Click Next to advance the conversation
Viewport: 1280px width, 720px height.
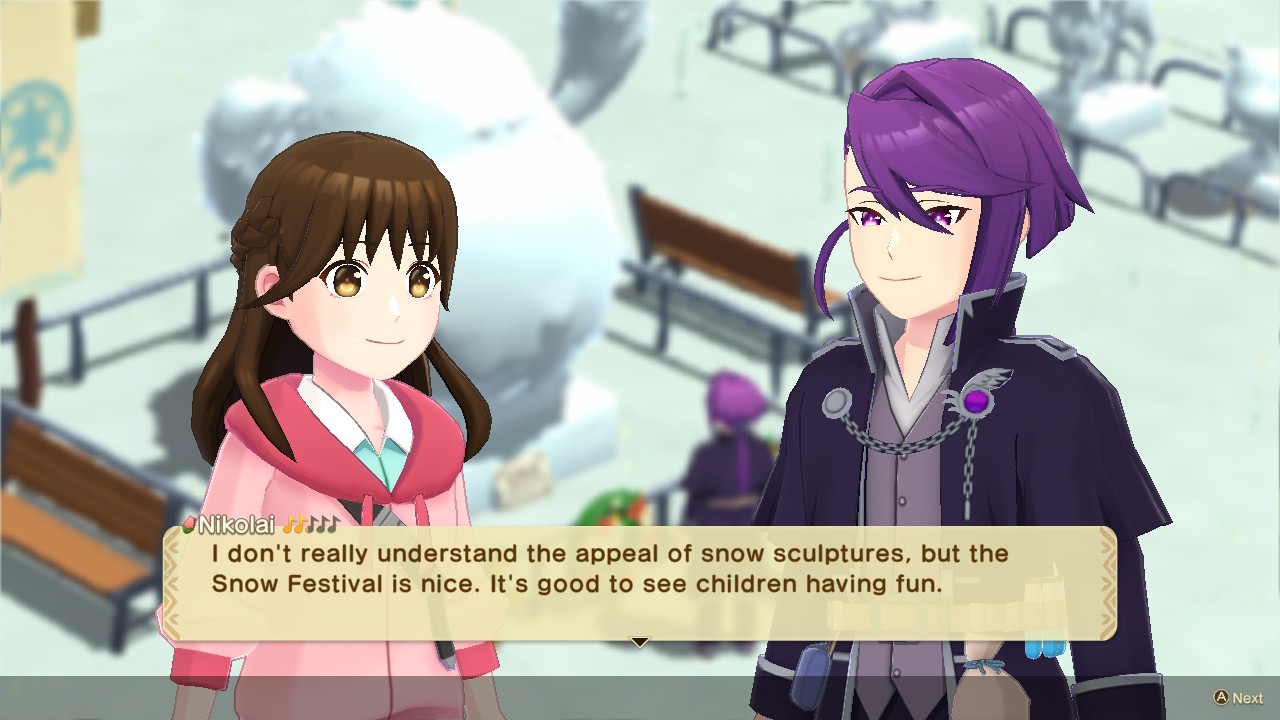click(1240, 695)
